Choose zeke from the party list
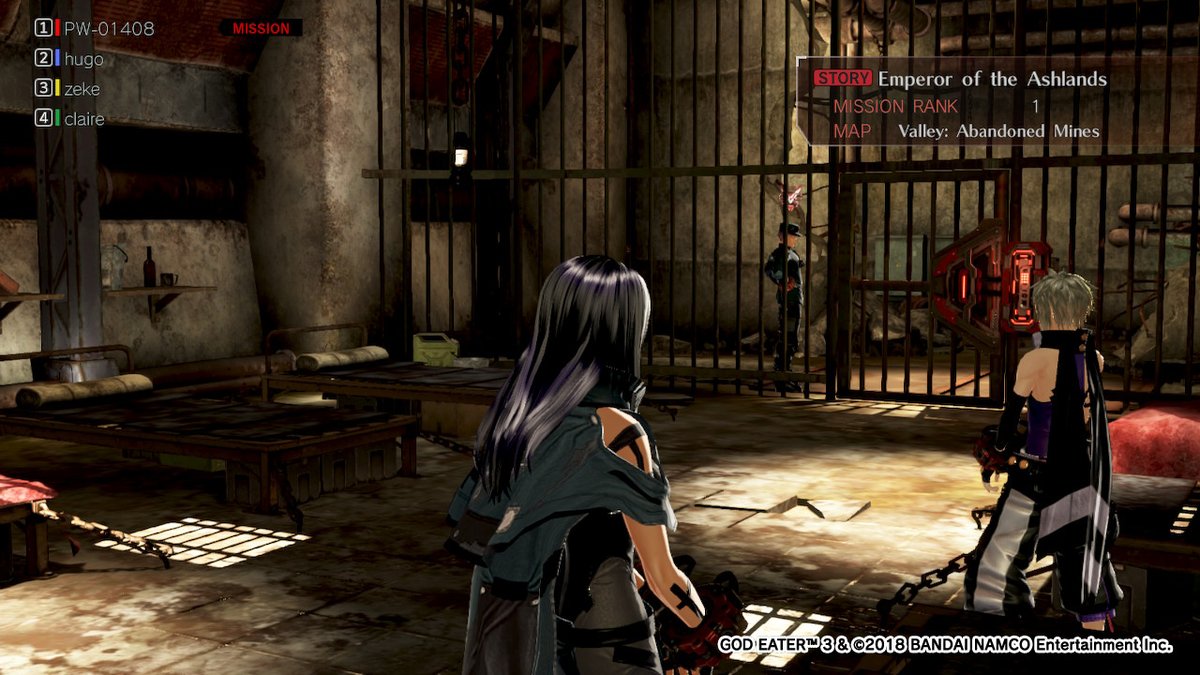The image size is (1200, 675). (x=82, y=89)
